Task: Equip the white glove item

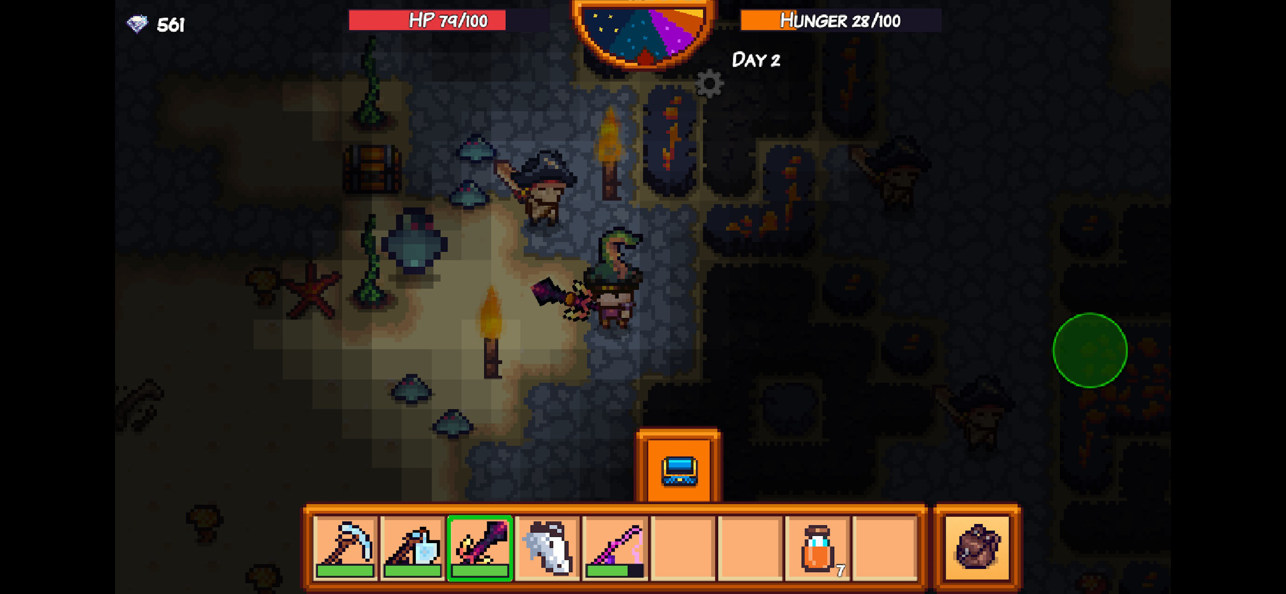Action: (547, 547)
